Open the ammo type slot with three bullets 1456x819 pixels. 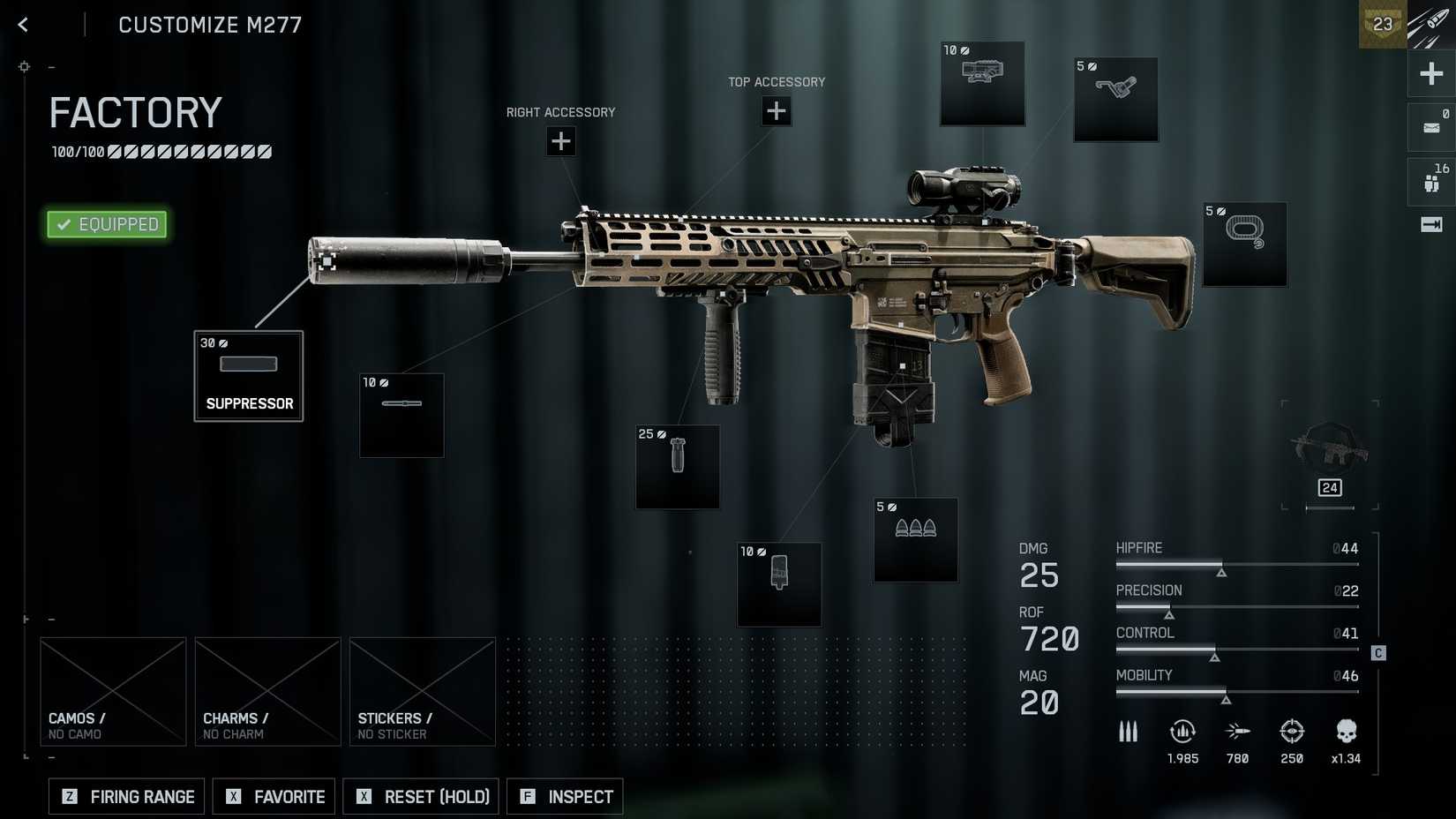916,540
